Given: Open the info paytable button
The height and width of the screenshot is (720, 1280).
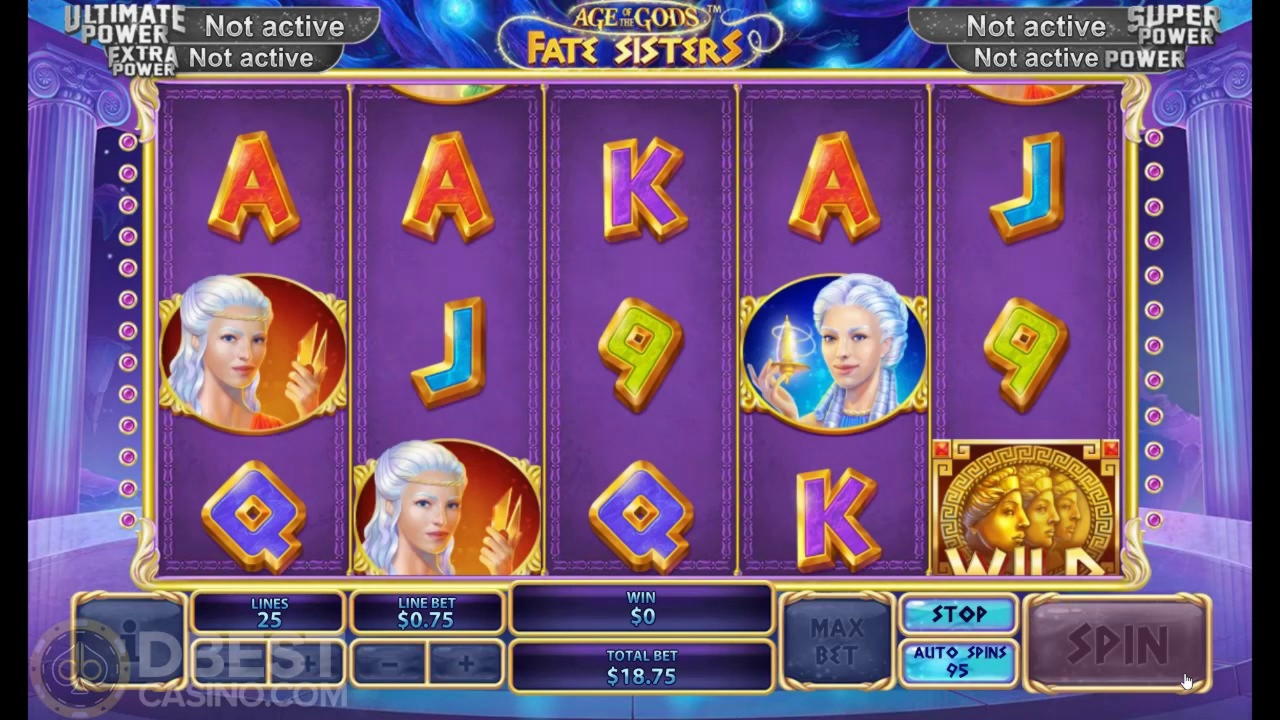Looking at the screenshot, I should pos(129,640).
